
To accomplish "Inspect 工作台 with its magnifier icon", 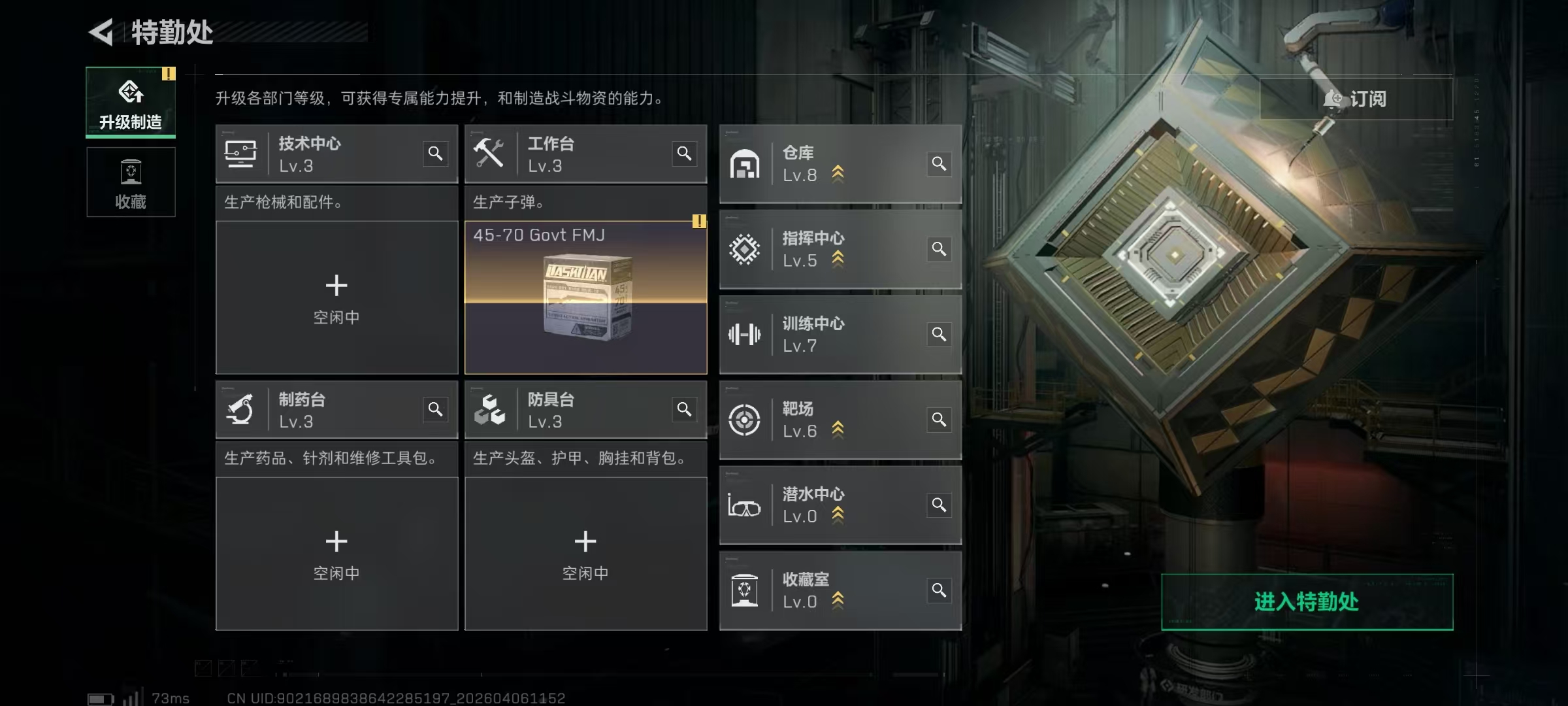I will [684, 154].
